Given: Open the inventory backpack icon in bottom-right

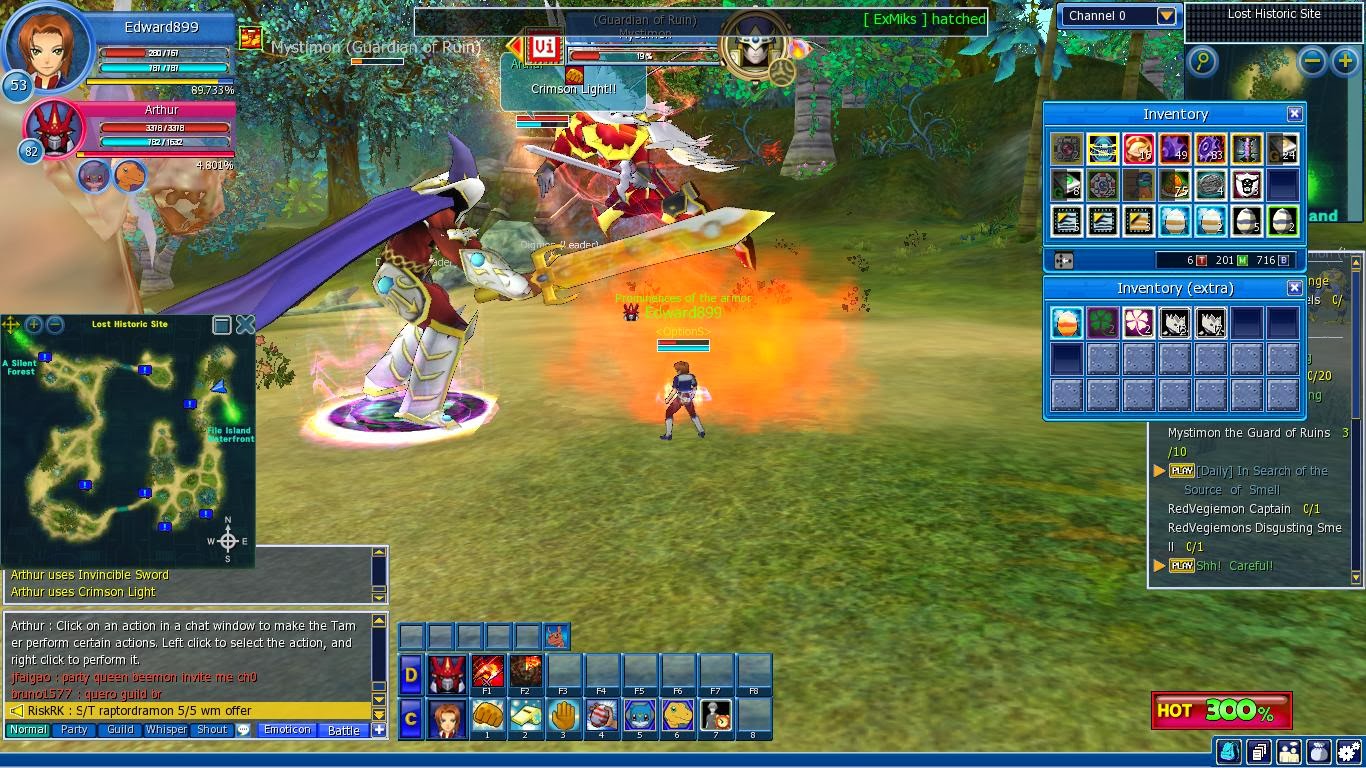Looking at the screenshot, I should coord(1228,751).
